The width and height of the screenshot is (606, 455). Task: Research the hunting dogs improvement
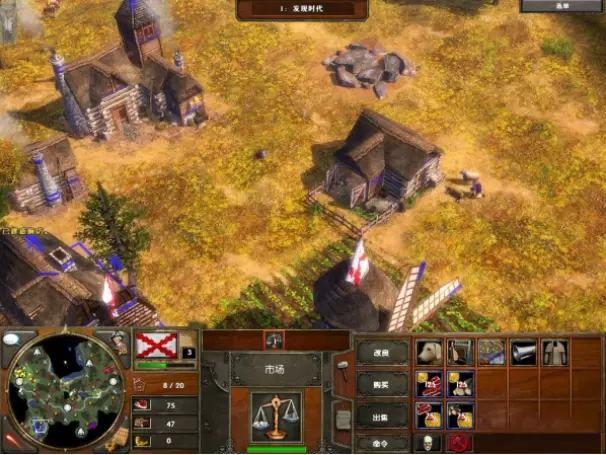[430, 352]
